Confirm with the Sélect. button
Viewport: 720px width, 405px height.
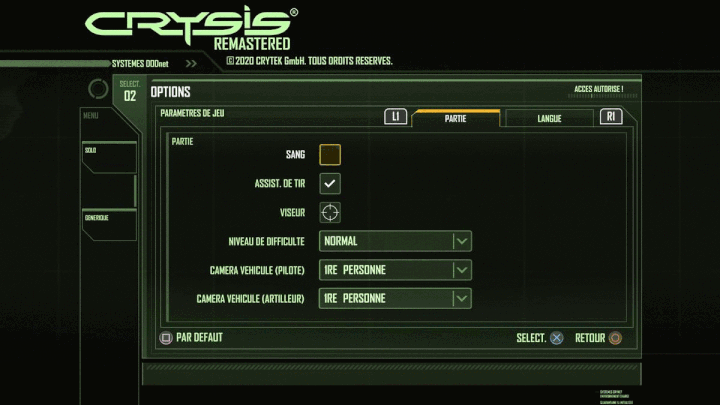coord(540,338)
